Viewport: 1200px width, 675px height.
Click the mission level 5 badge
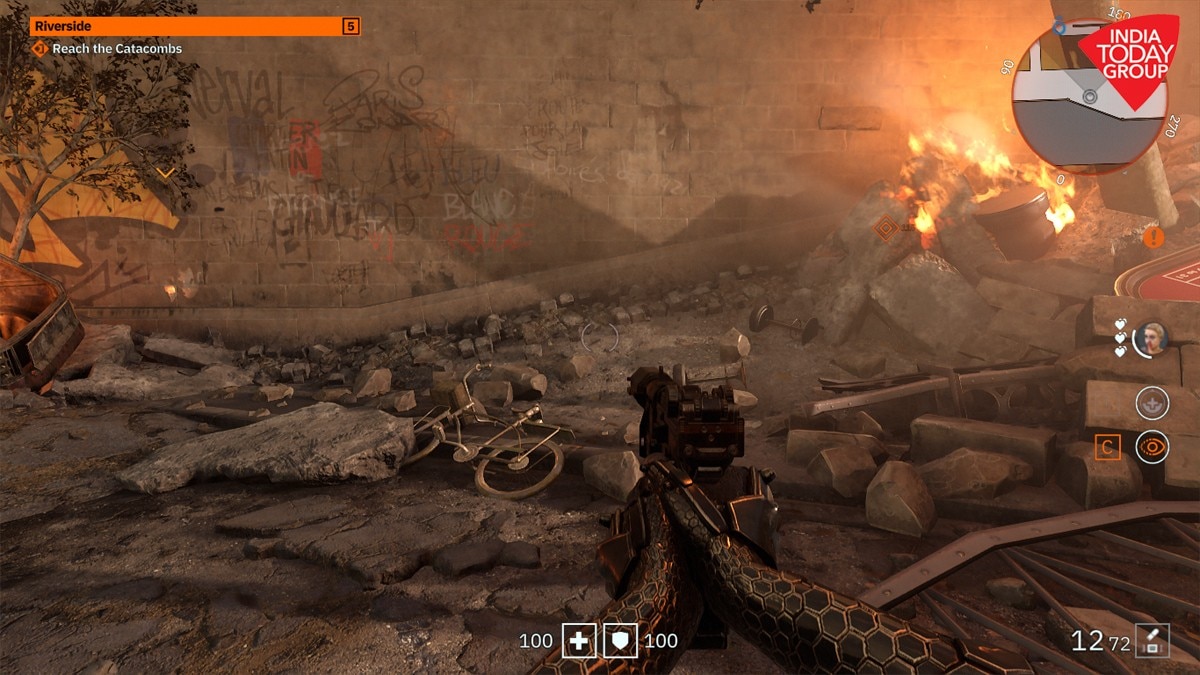tap(350, 26)
